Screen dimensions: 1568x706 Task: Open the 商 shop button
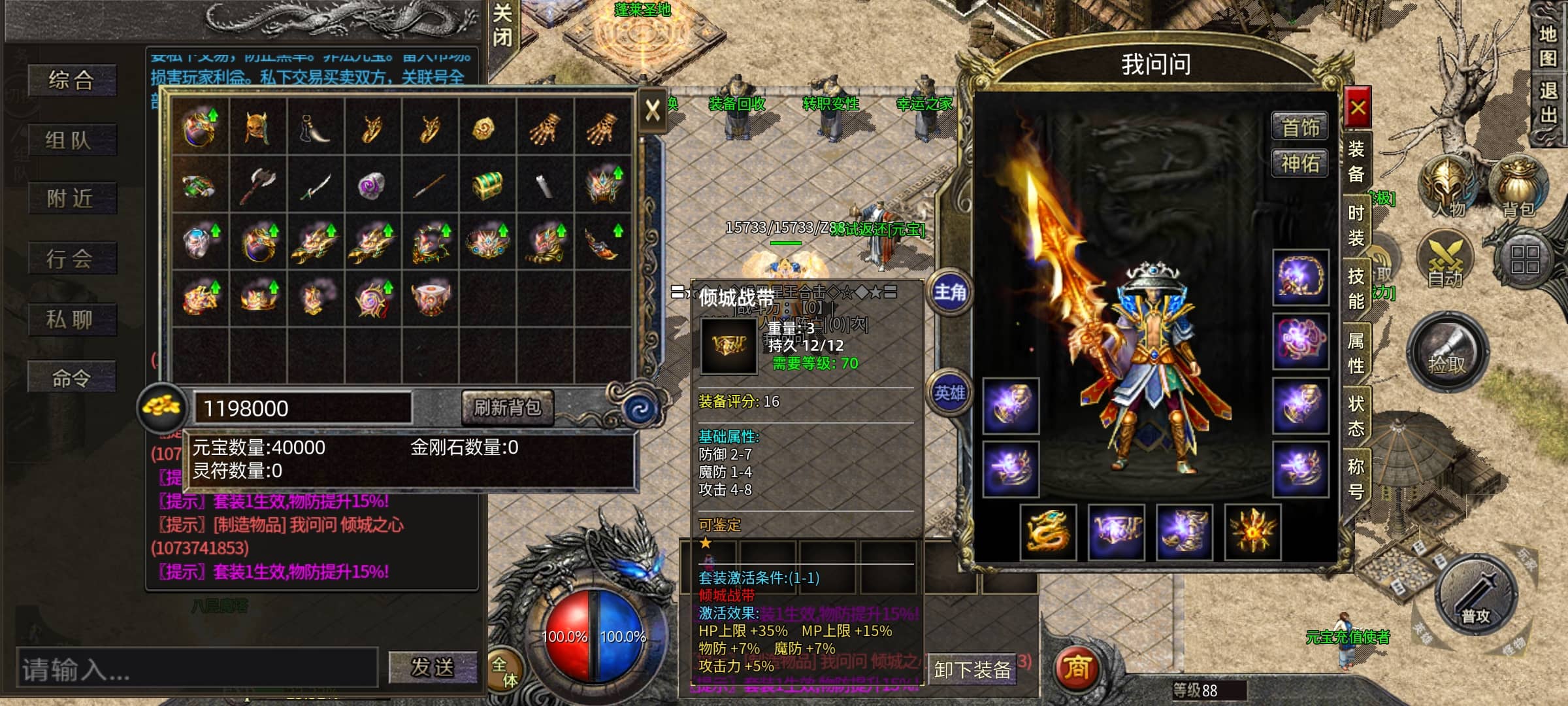pos(1077,667)
